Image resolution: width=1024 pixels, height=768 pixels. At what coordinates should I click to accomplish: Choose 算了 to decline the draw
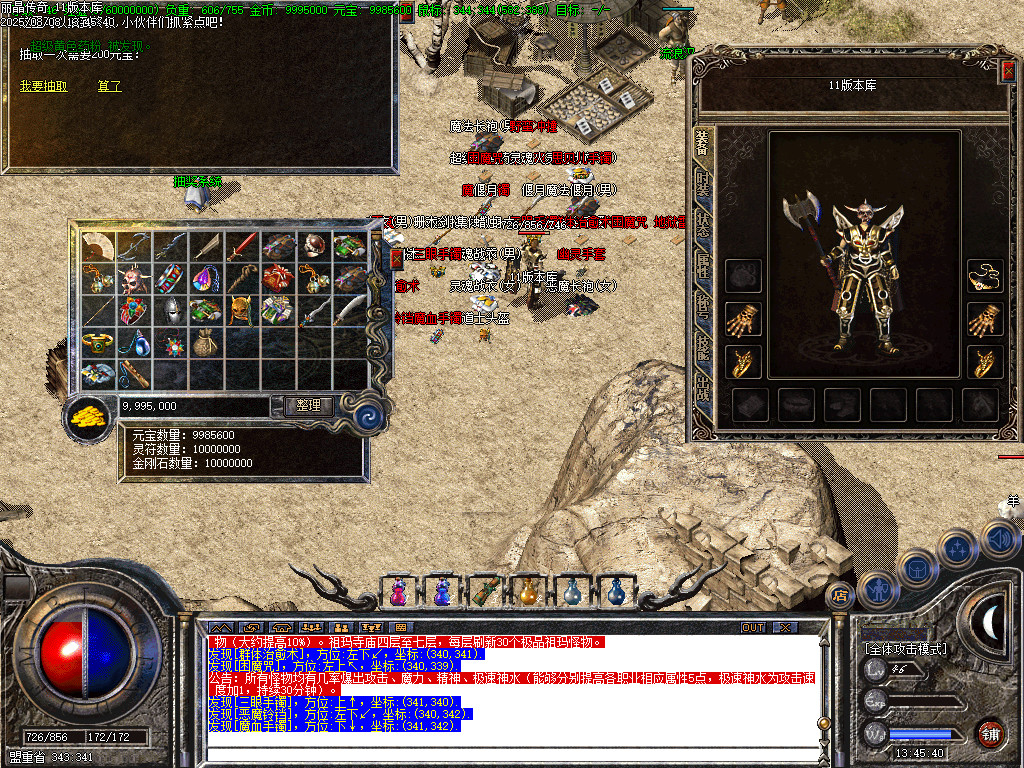click(x=109, y=86)
